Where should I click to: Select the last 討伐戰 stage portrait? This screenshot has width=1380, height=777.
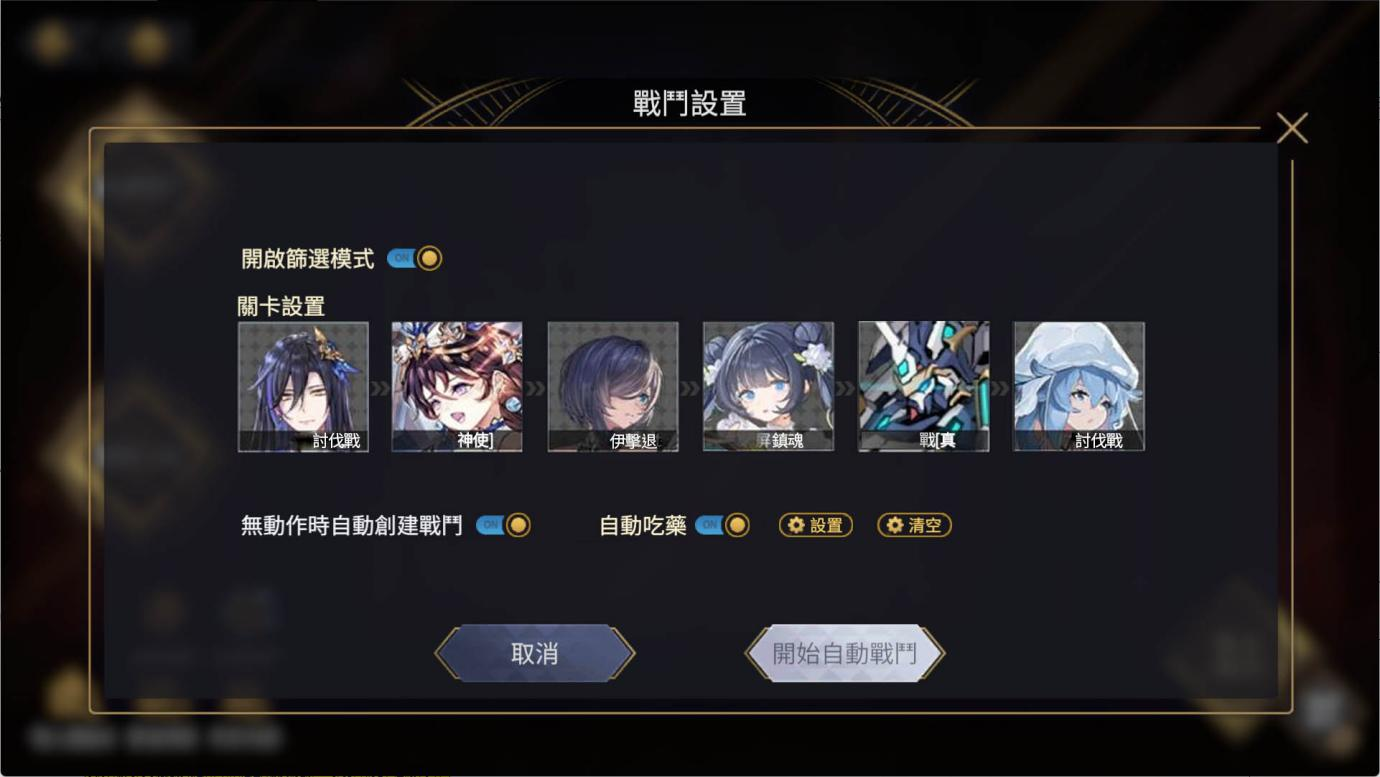(1077, 385)
